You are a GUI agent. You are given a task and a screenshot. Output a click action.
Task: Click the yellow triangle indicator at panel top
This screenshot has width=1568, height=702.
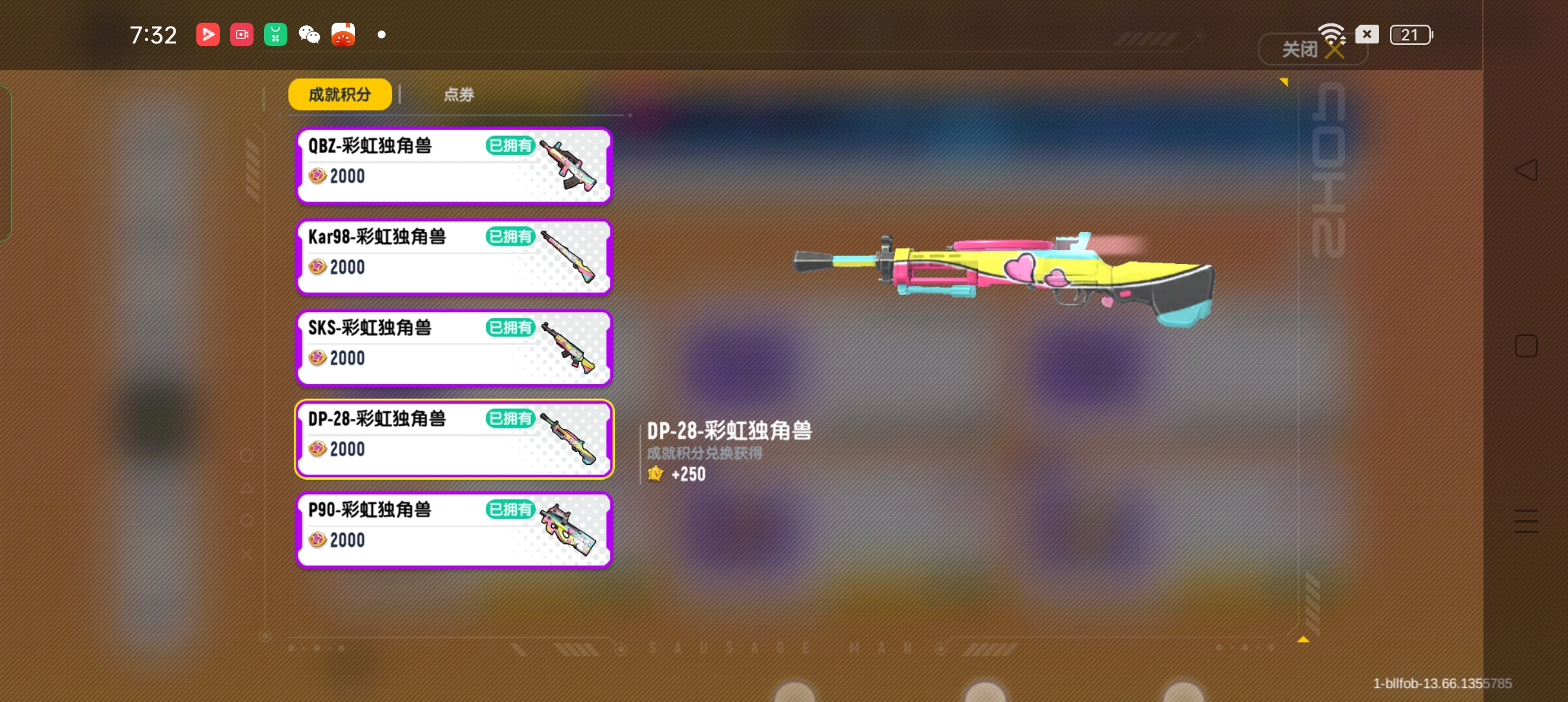click(1285, 81)
